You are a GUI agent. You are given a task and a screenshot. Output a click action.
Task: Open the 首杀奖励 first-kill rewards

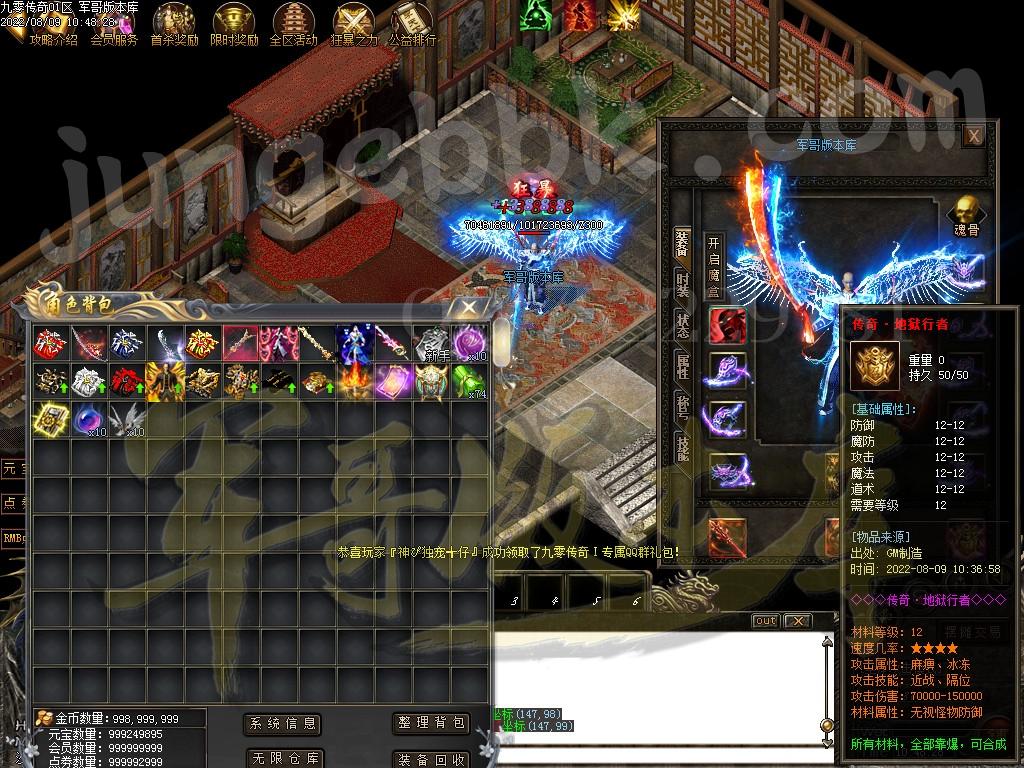(174, 24)
